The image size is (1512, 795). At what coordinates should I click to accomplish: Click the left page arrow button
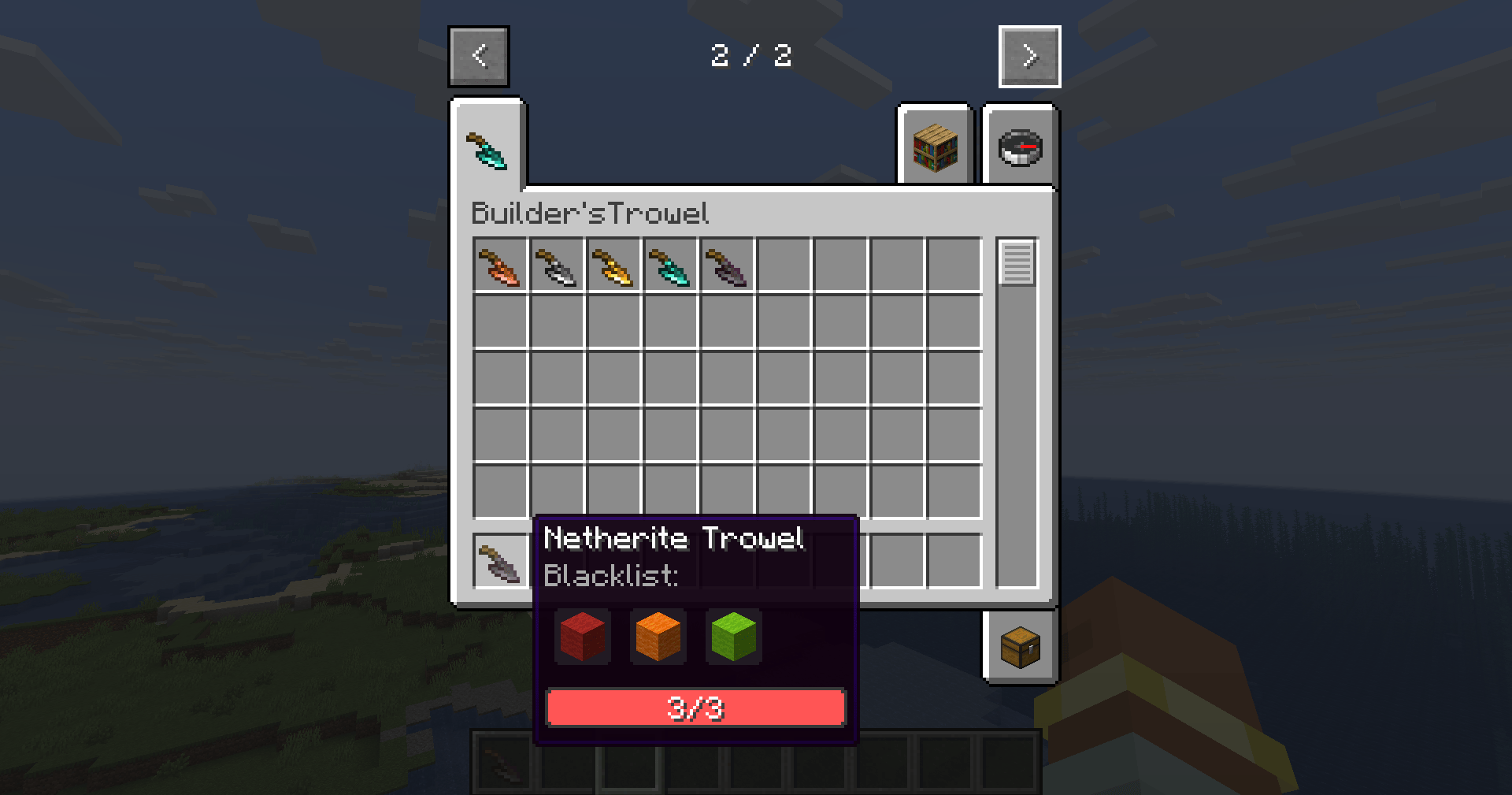click(479, 56)
